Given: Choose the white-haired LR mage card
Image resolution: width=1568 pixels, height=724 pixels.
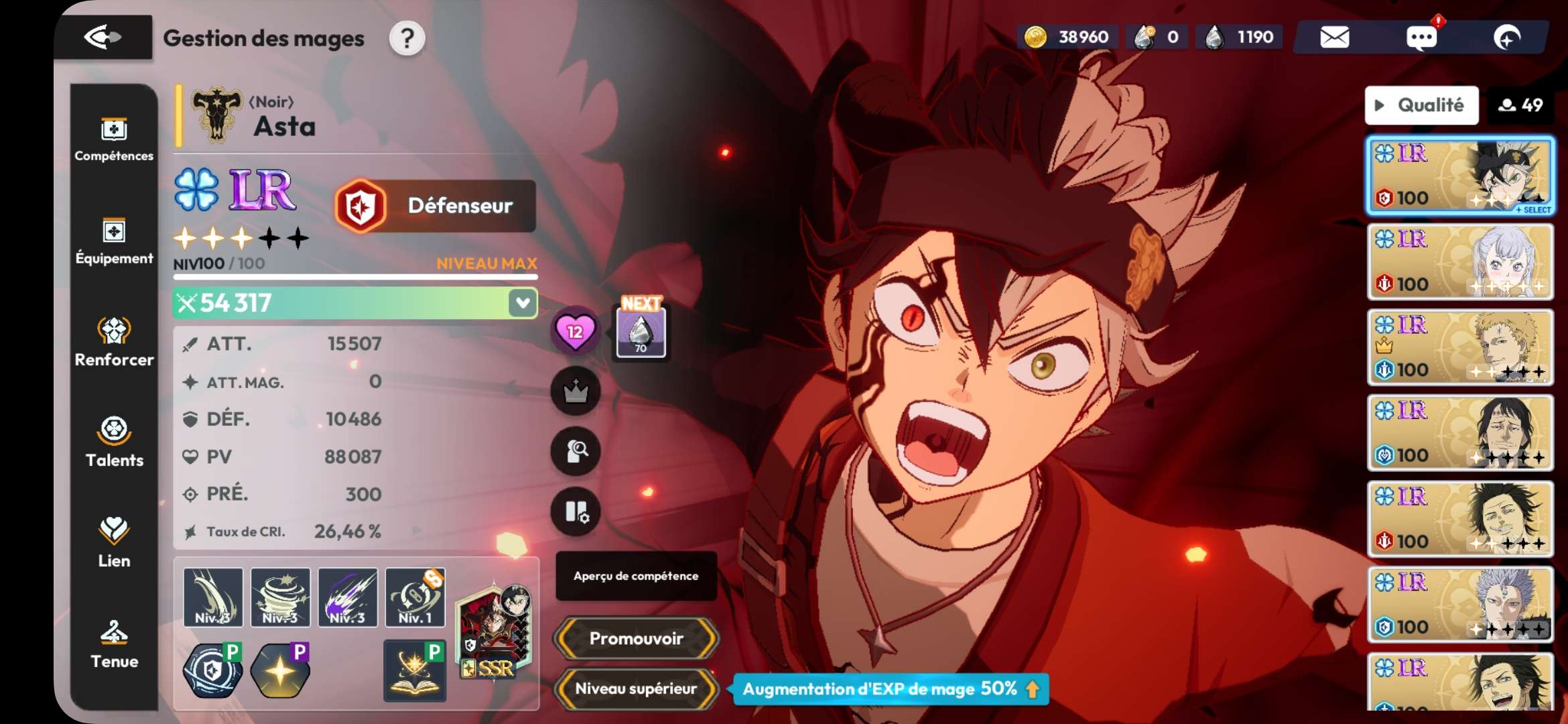Looking at the screenshot, I should (x=1460, y=261).
